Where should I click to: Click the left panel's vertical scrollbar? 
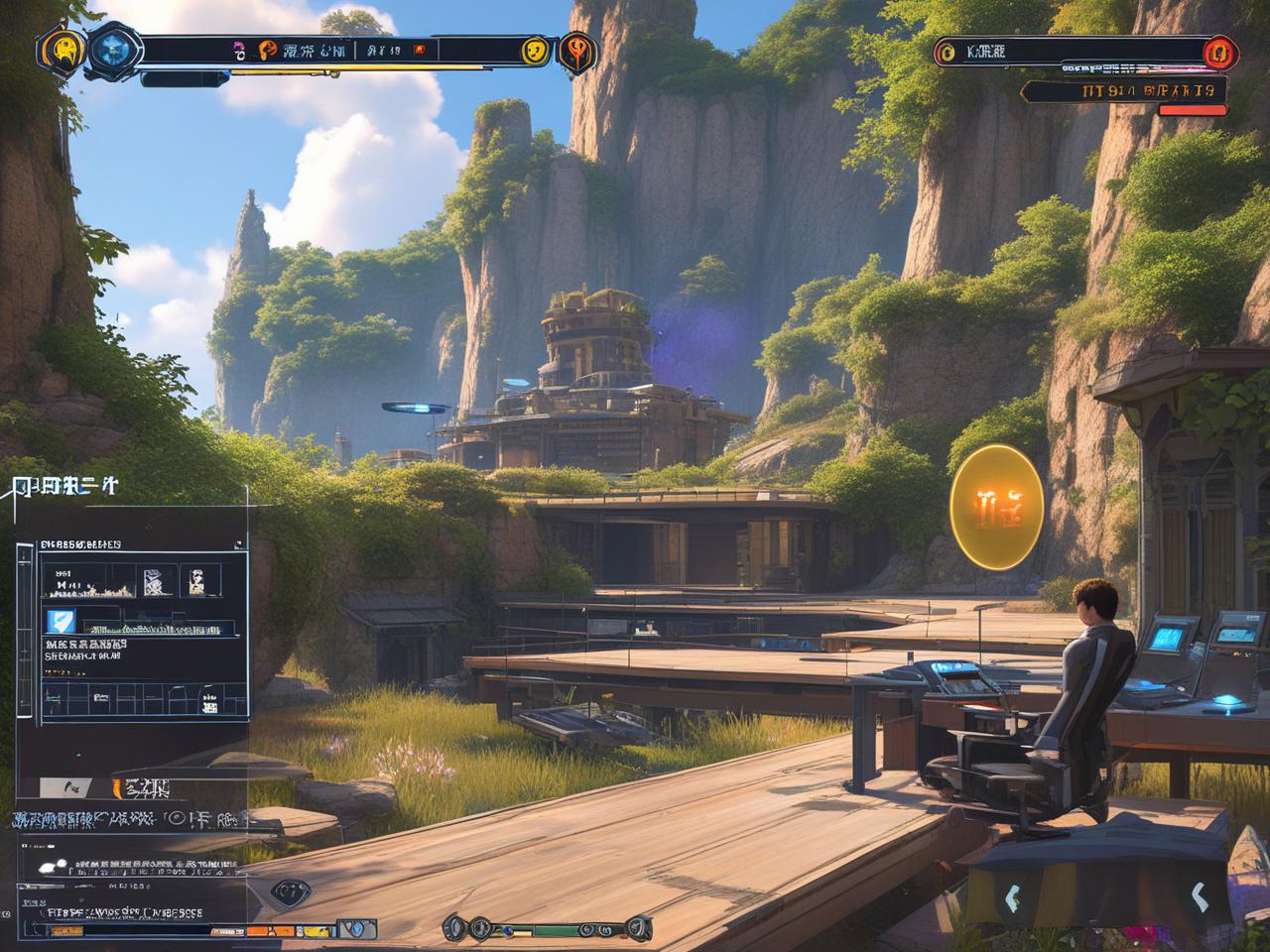click(24, 635)
